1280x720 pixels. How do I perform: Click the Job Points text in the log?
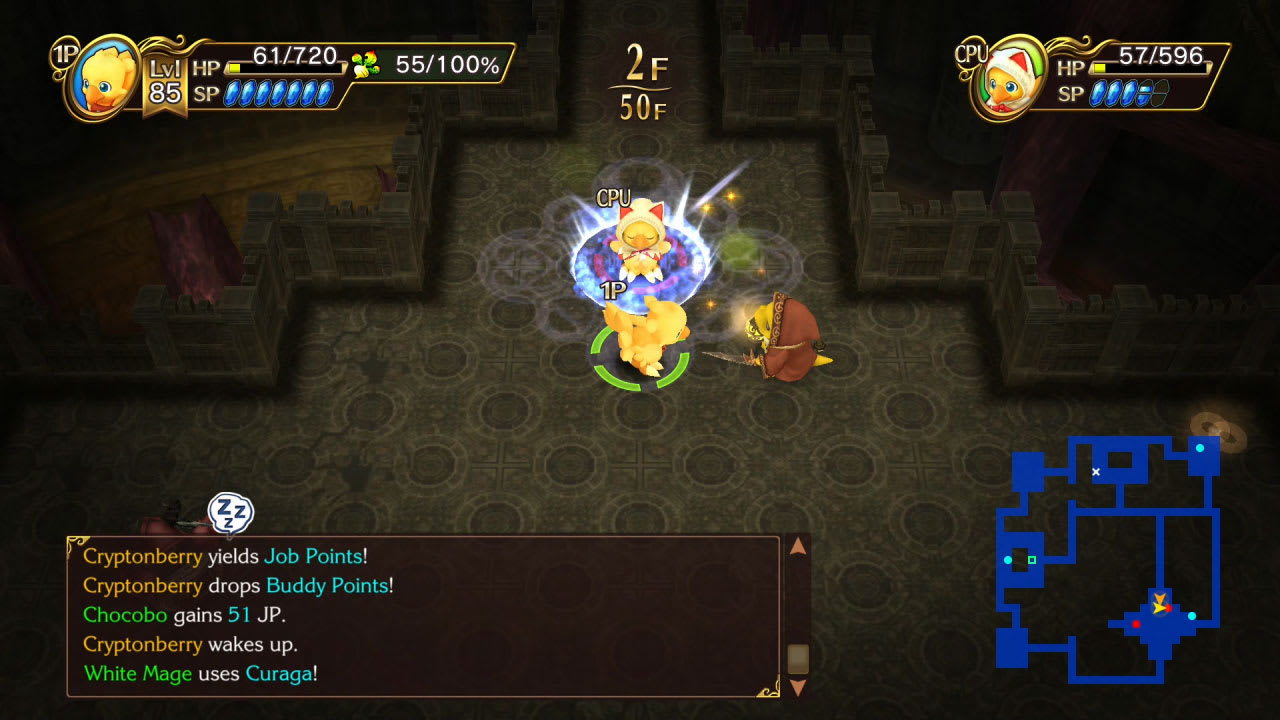[x=315, y=556]
